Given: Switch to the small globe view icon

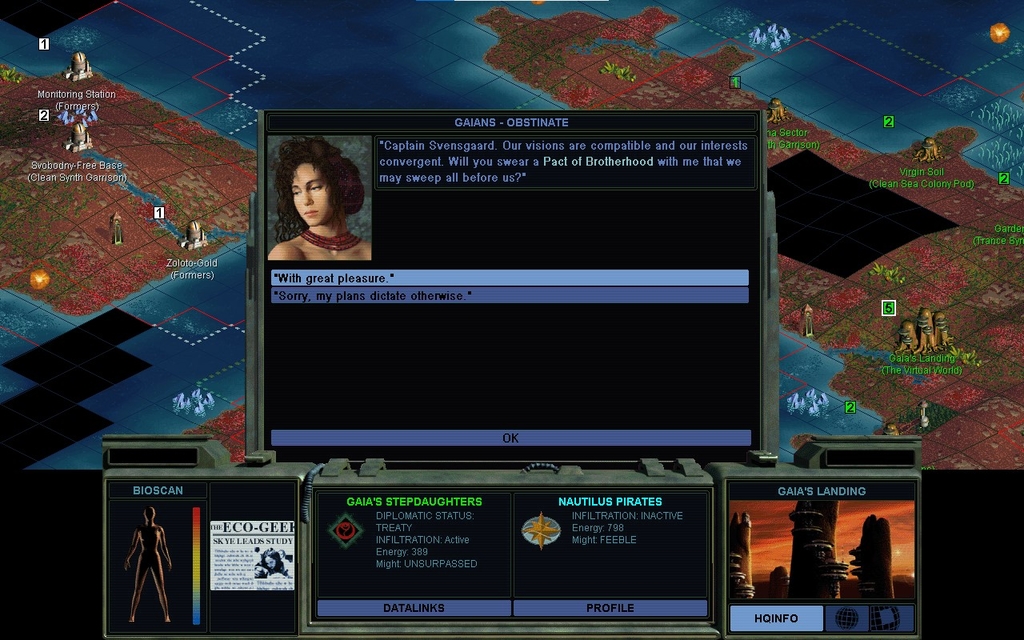Looking at the screenshot, I should [846, 618].
